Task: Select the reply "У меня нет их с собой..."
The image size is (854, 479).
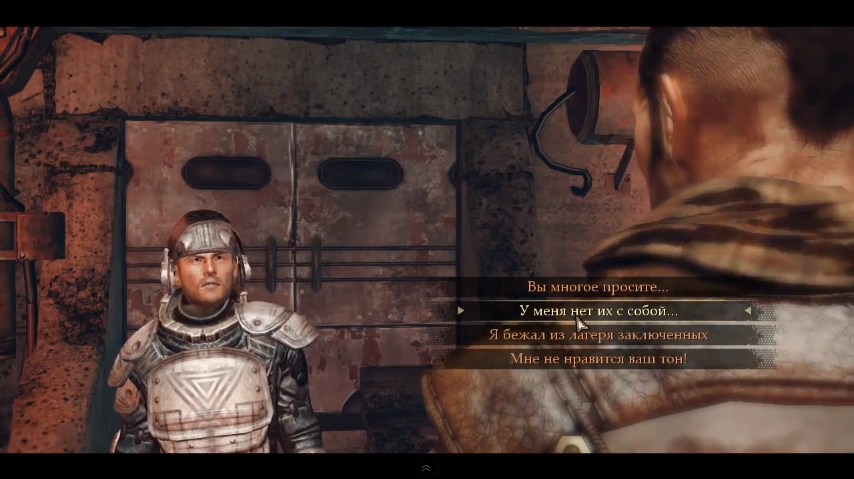Action: pos(598,311)
